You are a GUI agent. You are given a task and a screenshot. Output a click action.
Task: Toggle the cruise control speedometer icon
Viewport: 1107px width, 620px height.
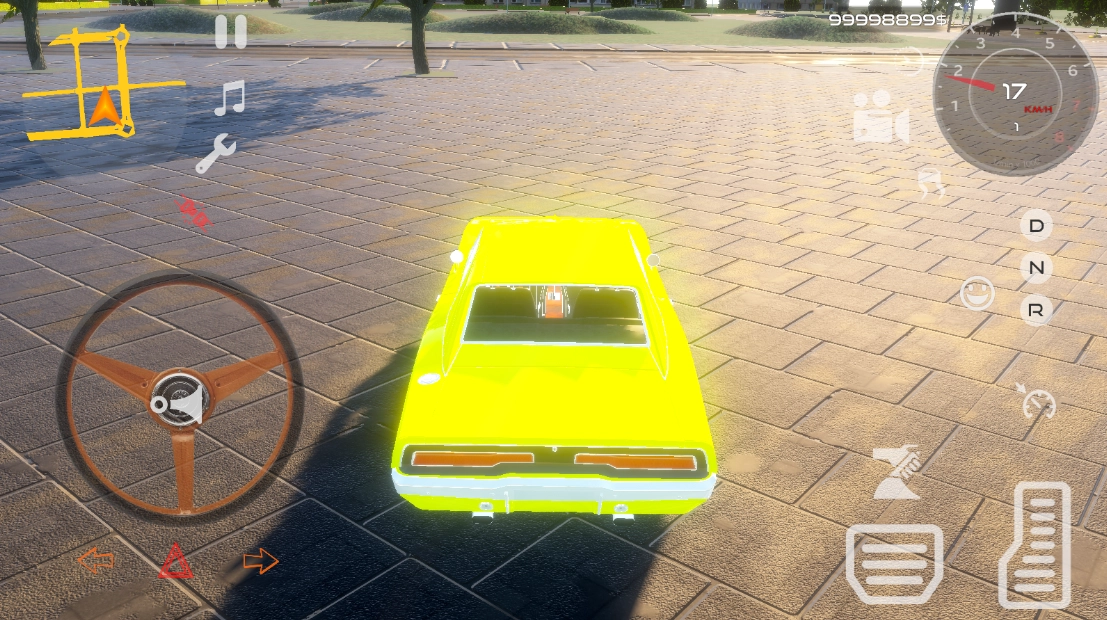pyautogui.click(x=1039, y=402)
